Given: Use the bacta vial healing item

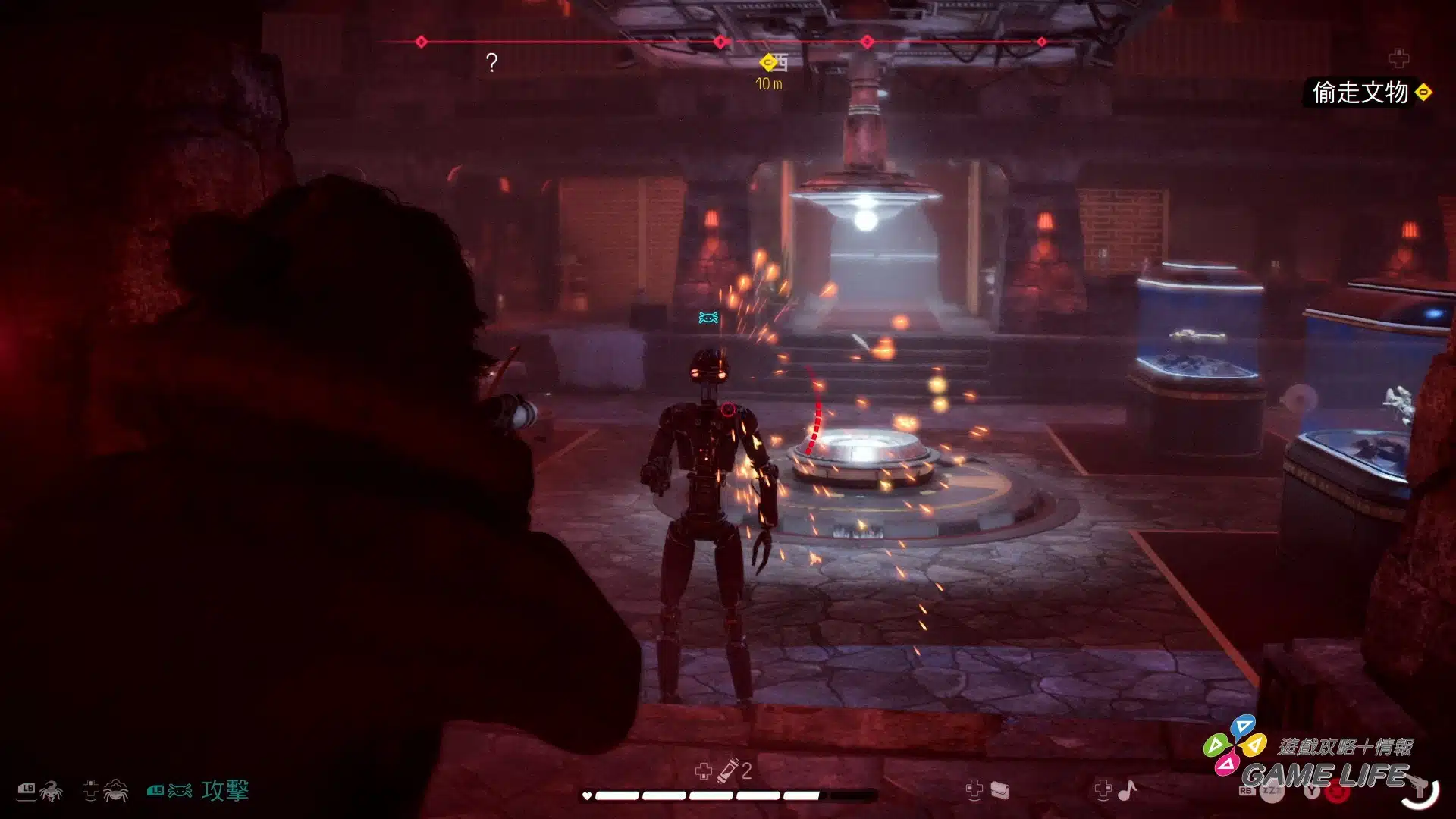Looking at the screenshot, I should 729,770.
